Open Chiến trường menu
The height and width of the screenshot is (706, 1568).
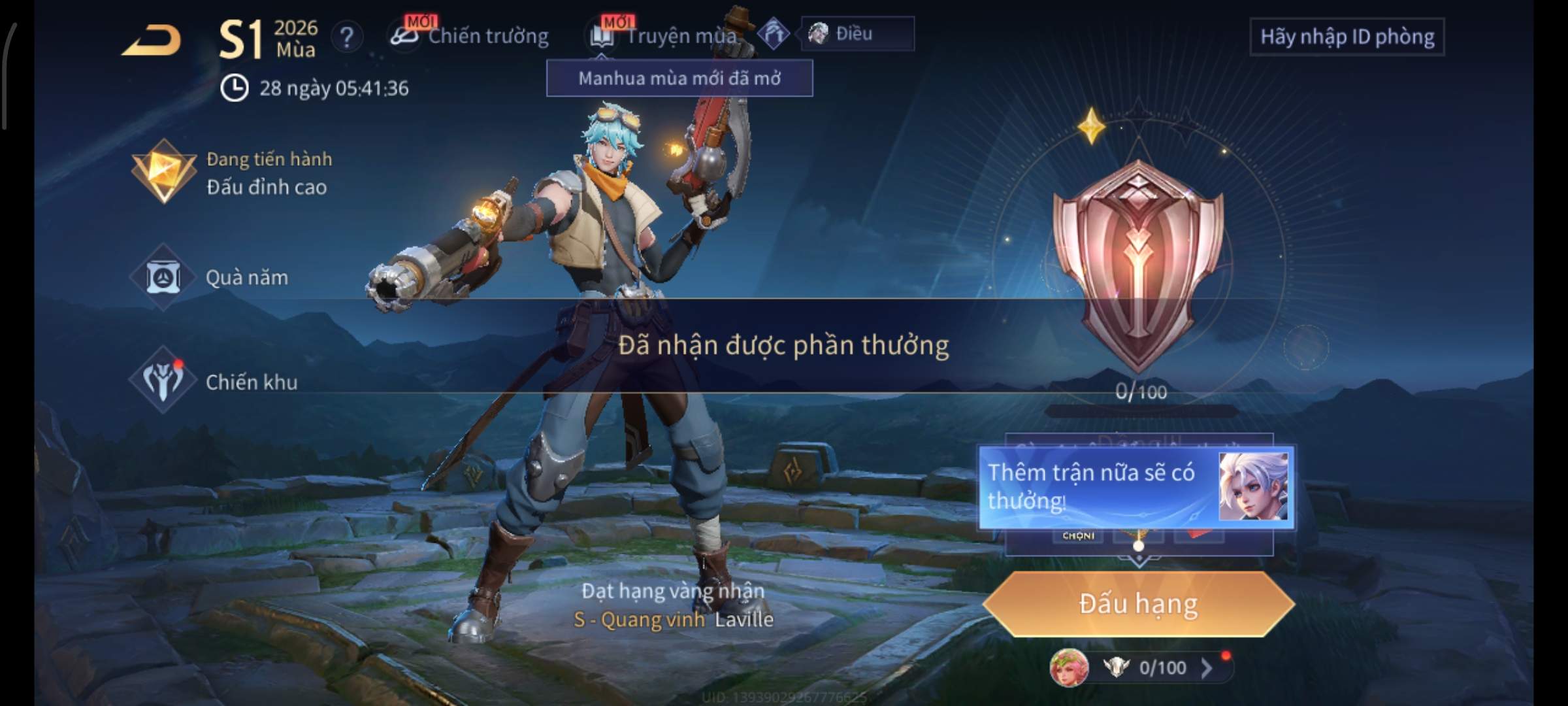point(470,36)
